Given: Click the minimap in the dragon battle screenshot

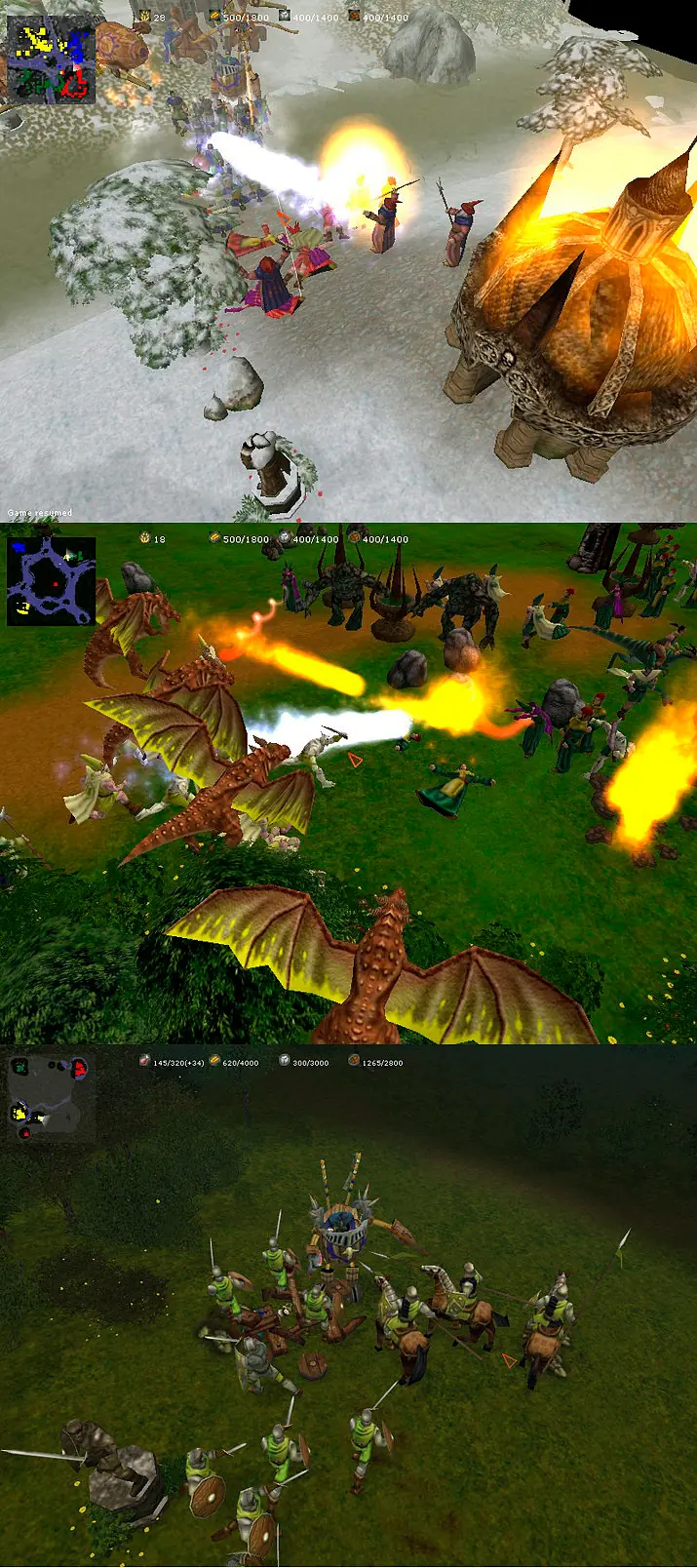Looking at the screenshot, I should tap(51, 581).
